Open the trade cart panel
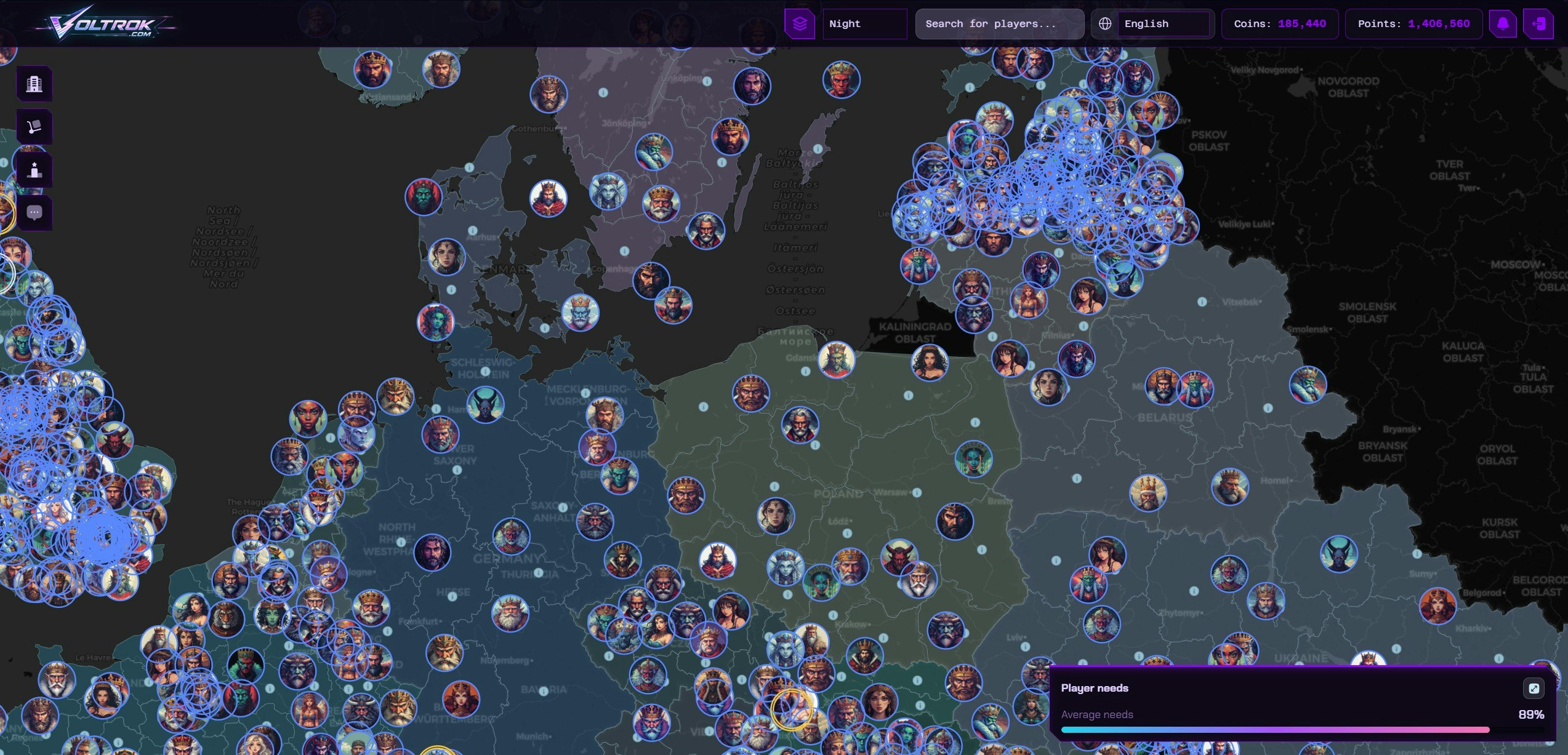 click(x=34, y=126)
